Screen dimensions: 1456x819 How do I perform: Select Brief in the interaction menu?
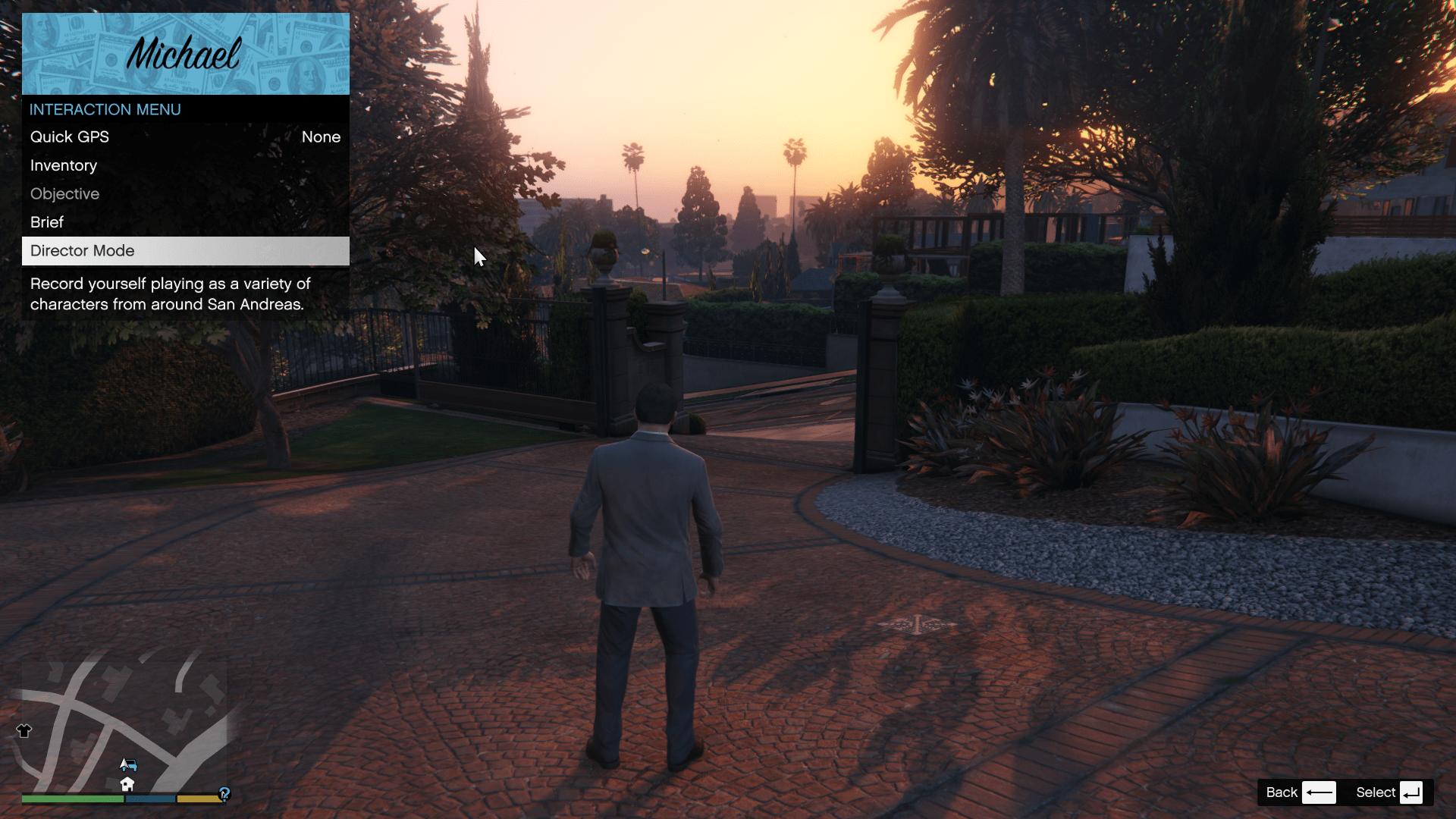[46, 222]
